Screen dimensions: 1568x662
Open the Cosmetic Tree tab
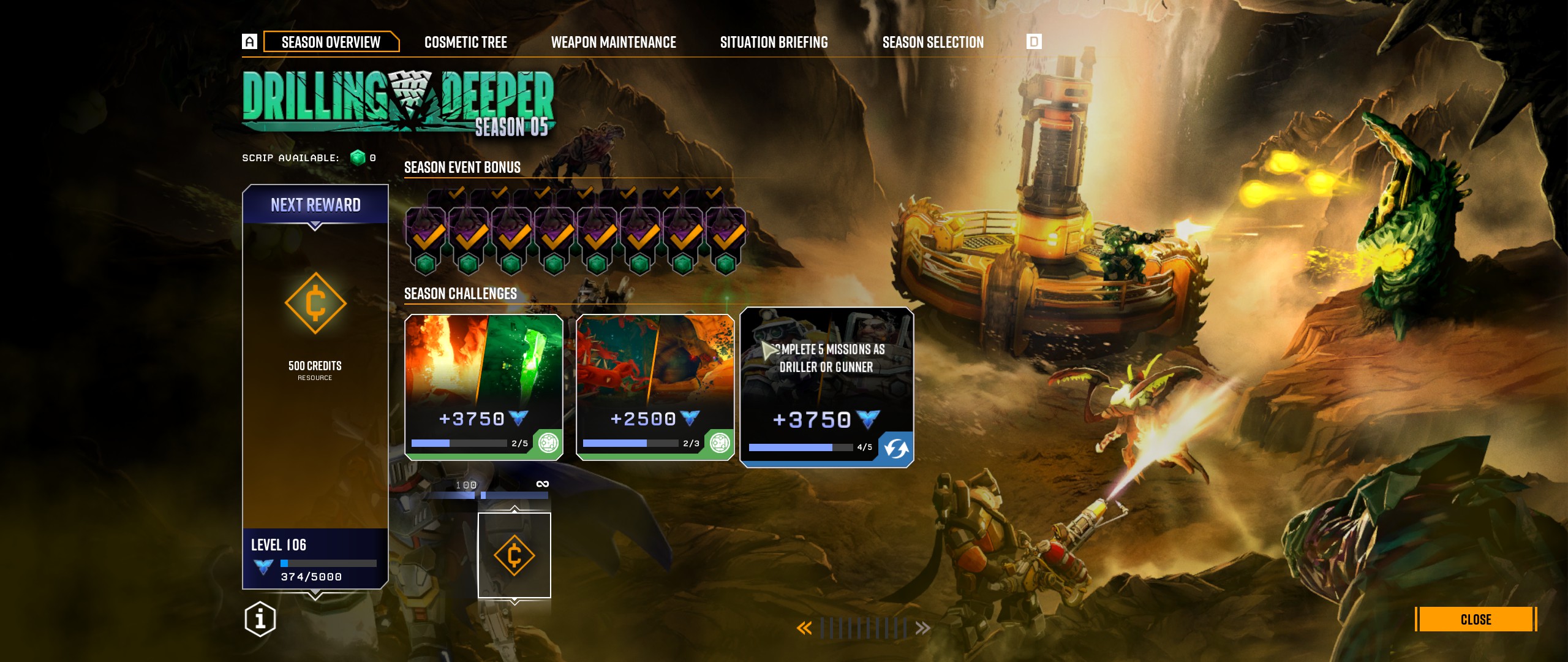[466, 42]
